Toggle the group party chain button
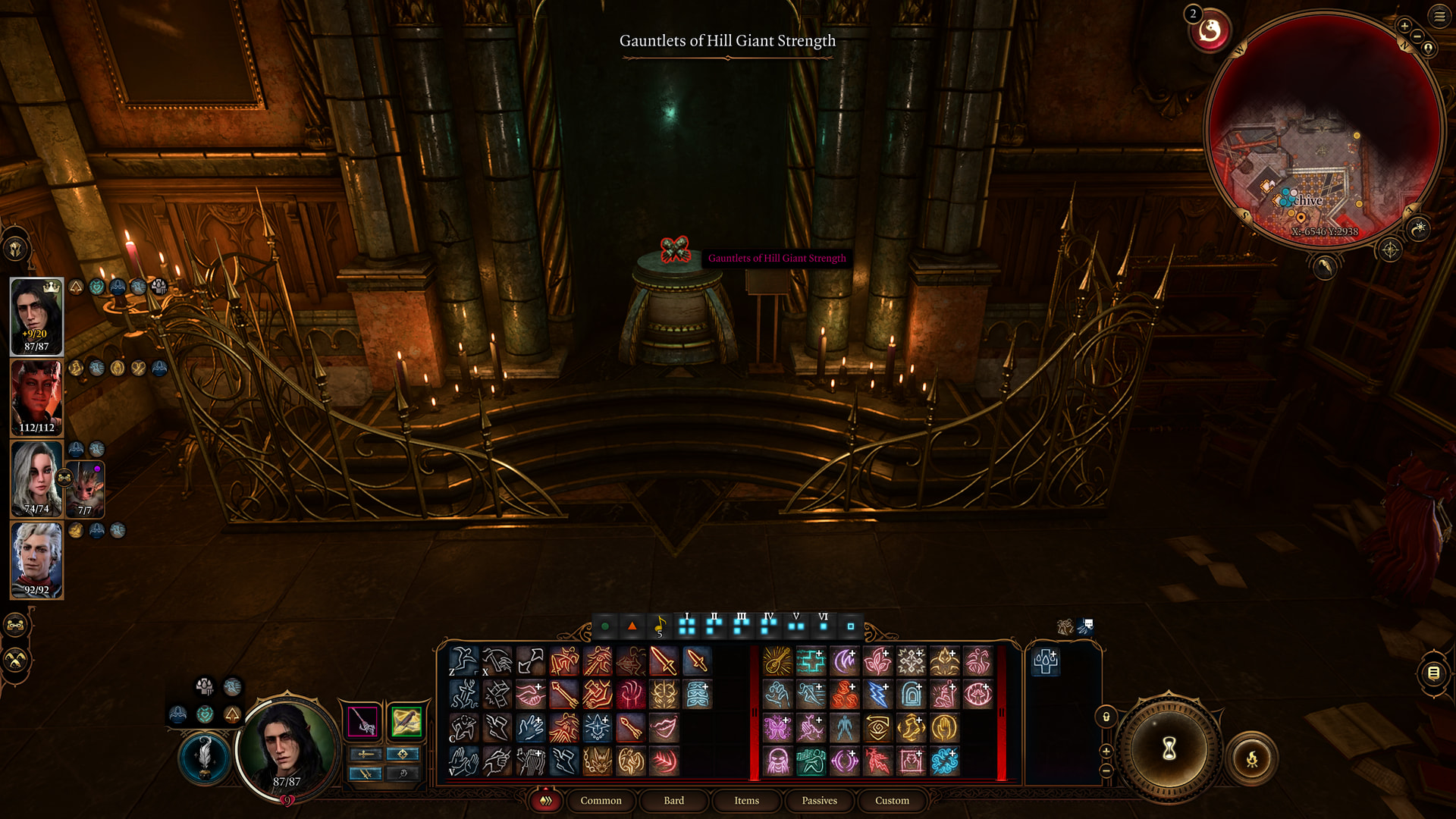The image size is (1456, 819). click(16, 626)
